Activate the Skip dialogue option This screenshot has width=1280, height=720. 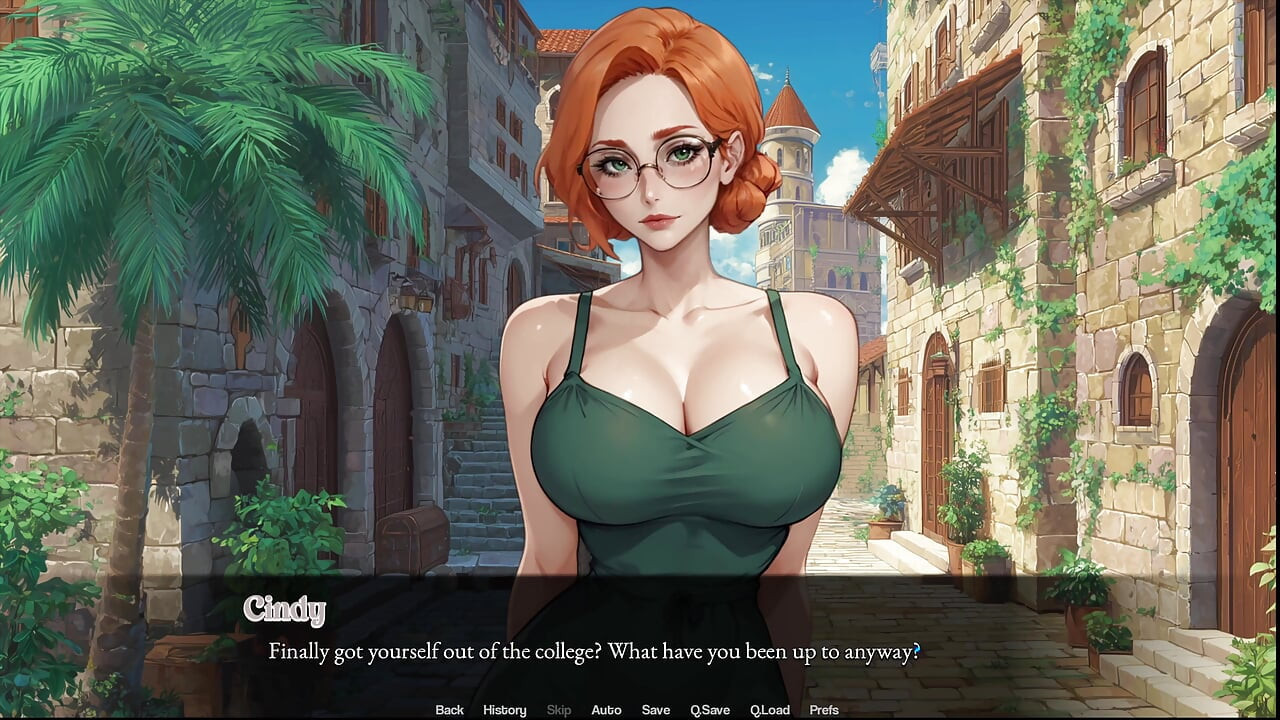tap(559, 710)
